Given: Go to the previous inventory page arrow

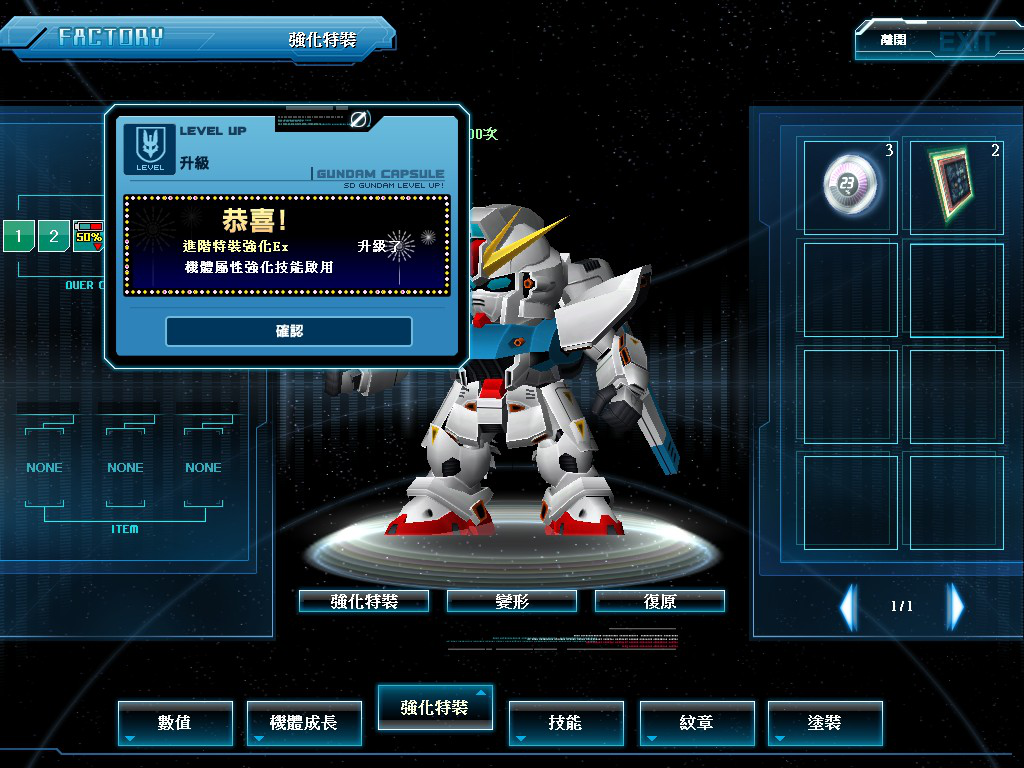Looking at the screenshot, I should (x=848, y=606).
